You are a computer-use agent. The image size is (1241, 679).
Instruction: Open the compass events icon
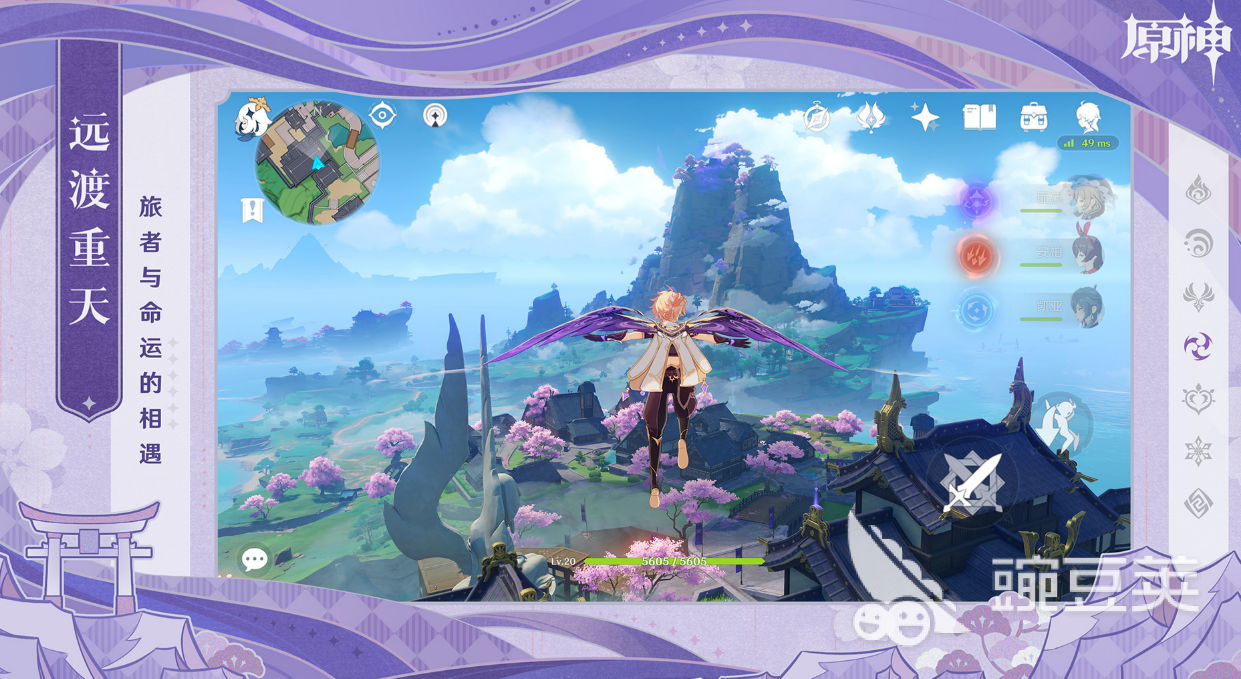point(817,118)
